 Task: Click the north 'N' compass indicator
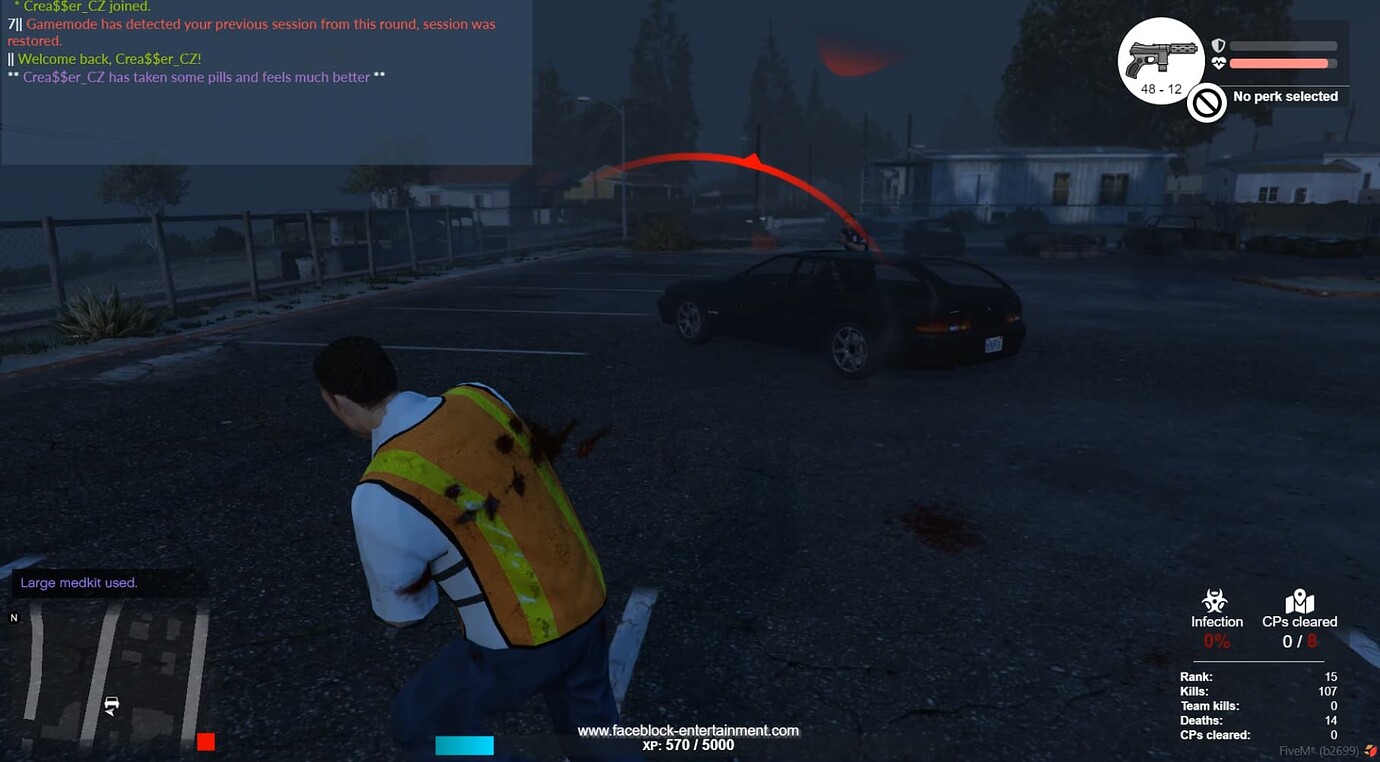(13, 618)
